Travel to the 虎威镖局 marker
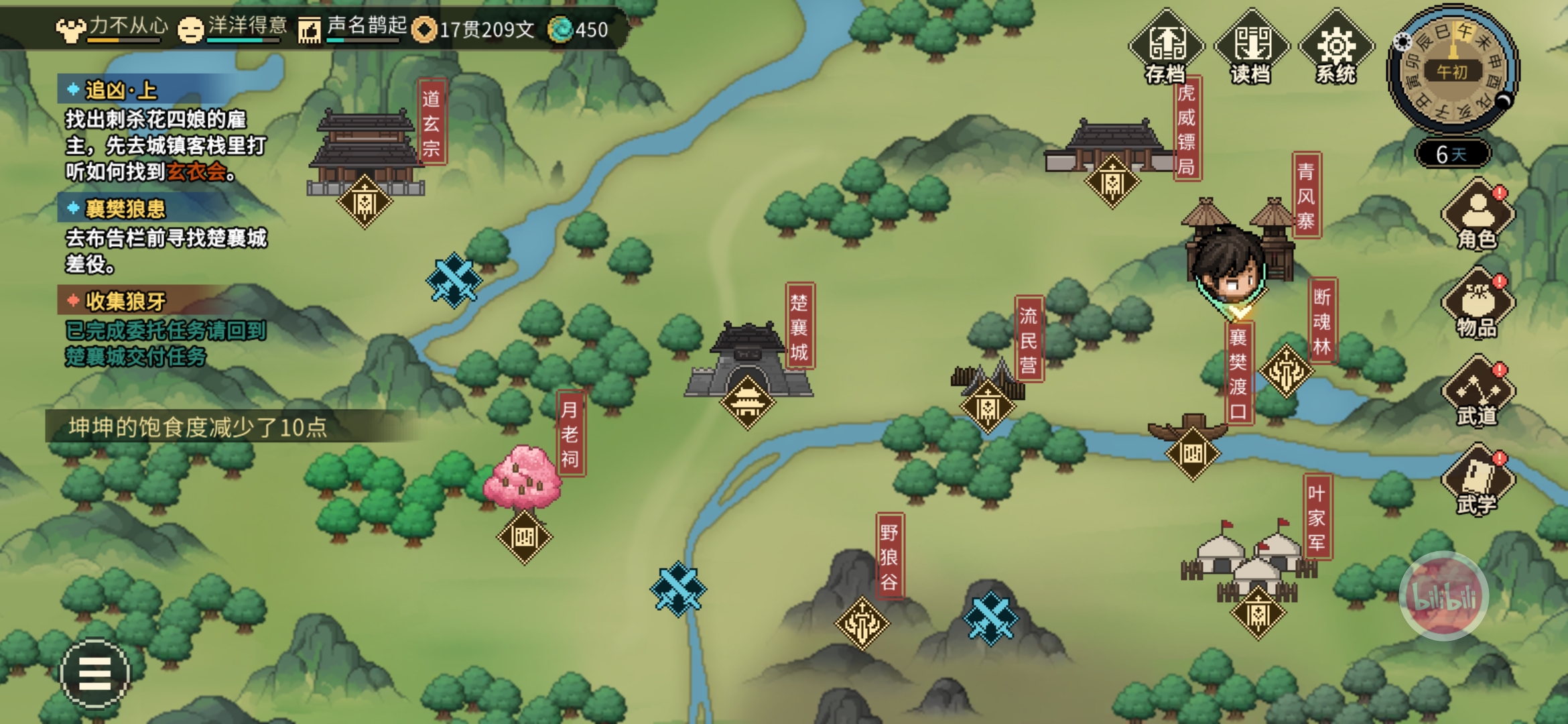Image resolution: width=1568 pixels, height=724 pixels. (1112, 182)
